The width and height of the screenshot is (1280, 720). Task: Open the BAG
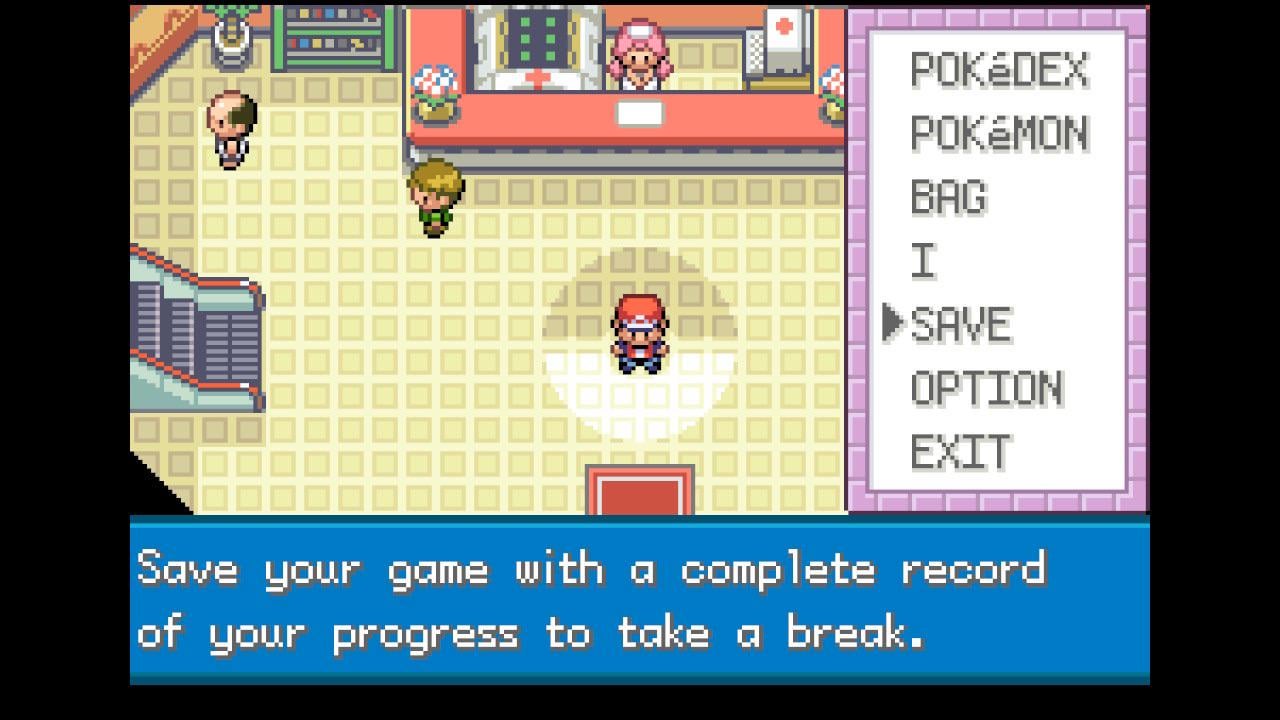(x=948, y=197)
